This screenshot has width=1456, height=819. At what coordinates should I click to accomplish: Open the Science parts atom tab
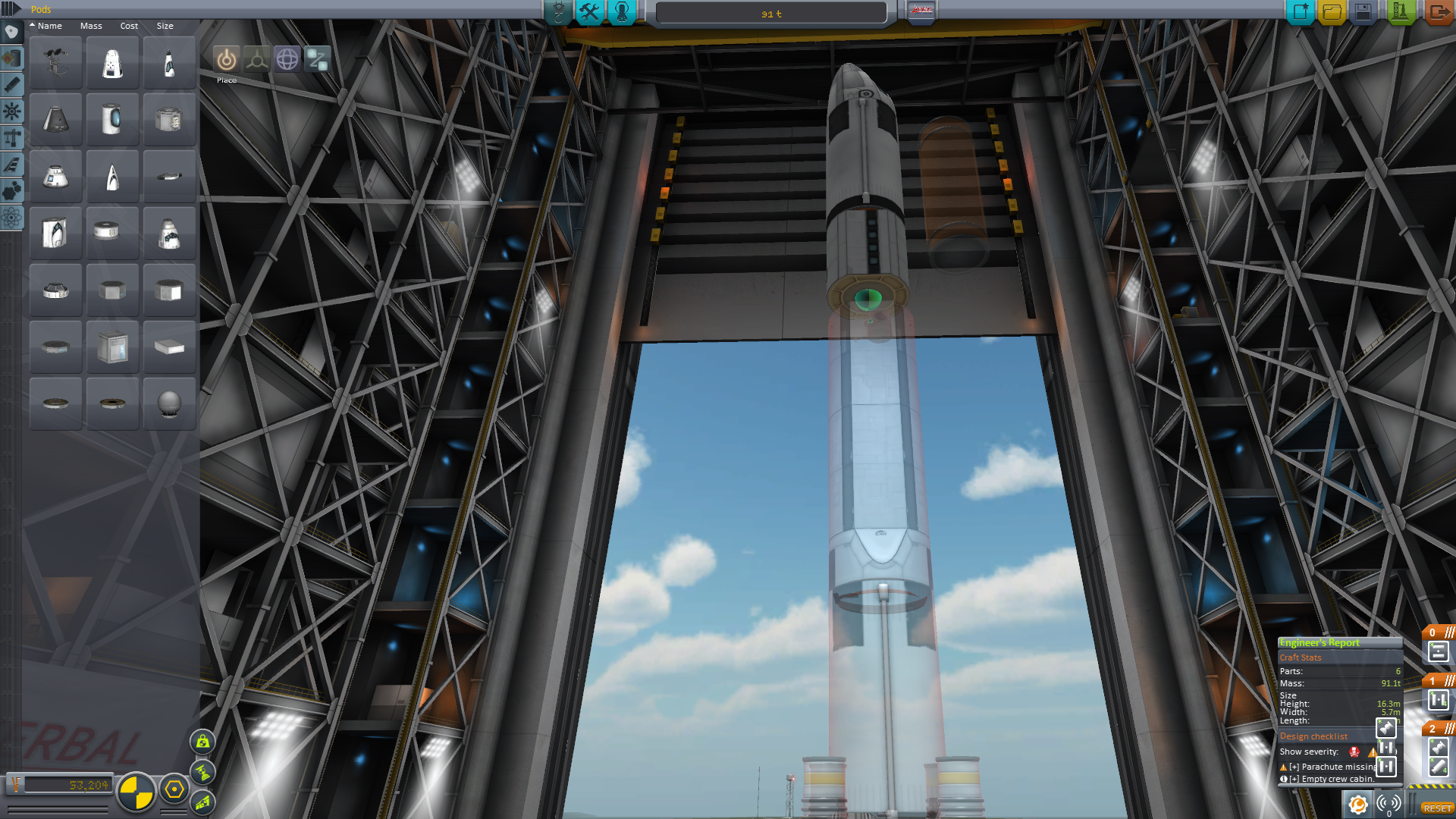pyautogui.click(x=11, y=218)
